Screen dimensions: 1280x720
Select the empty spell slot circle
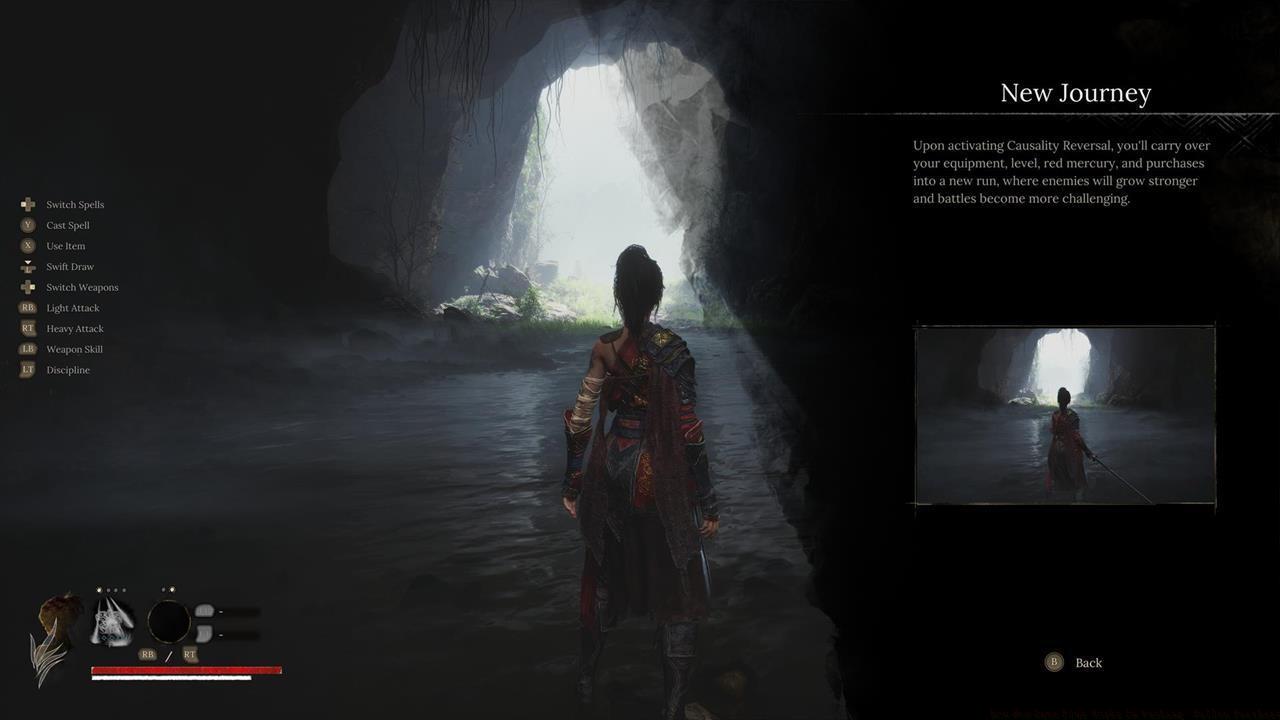click(x=169, y=622)
